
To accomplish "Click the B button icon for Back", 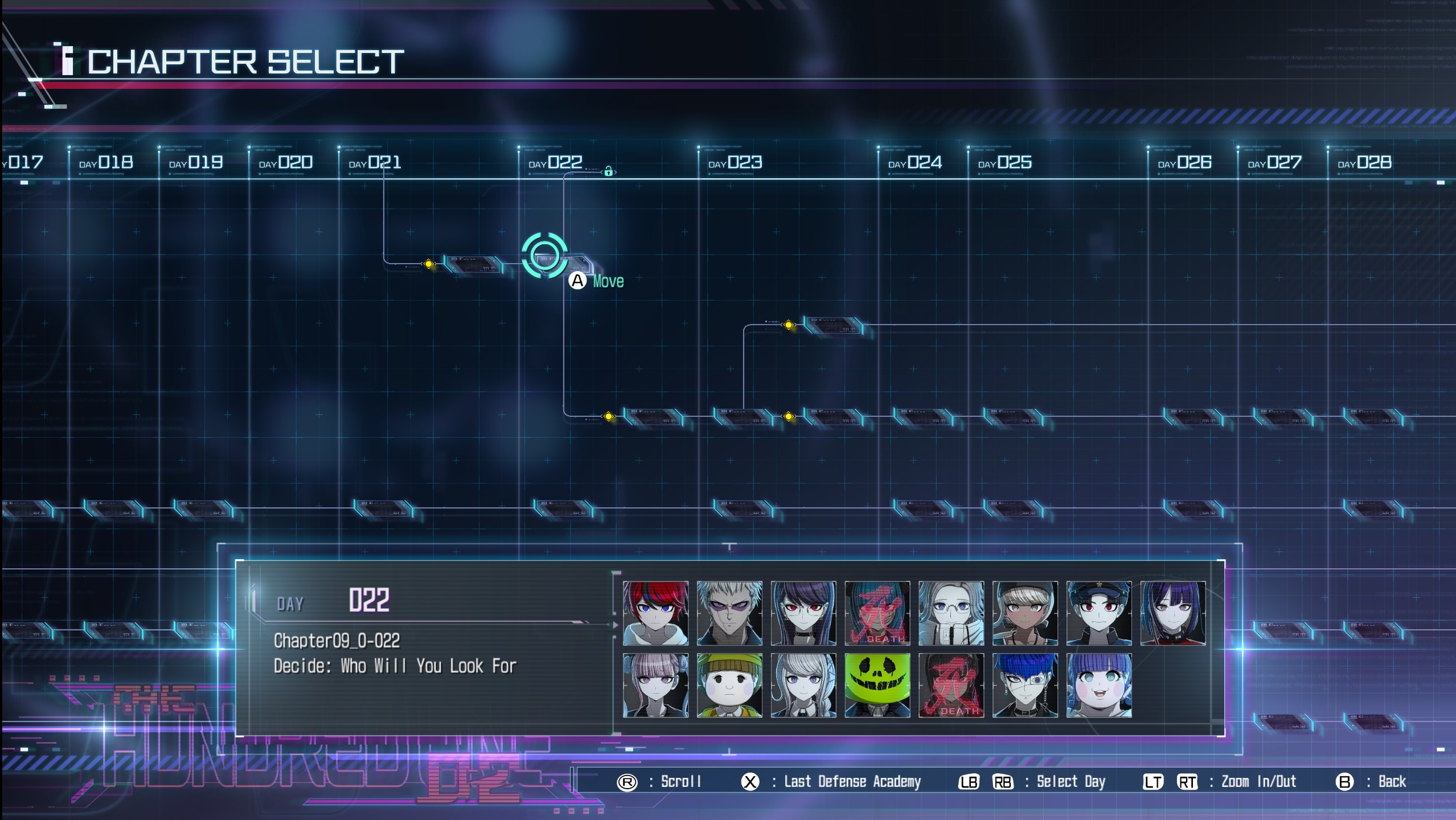I will [x=1343, y=782].
